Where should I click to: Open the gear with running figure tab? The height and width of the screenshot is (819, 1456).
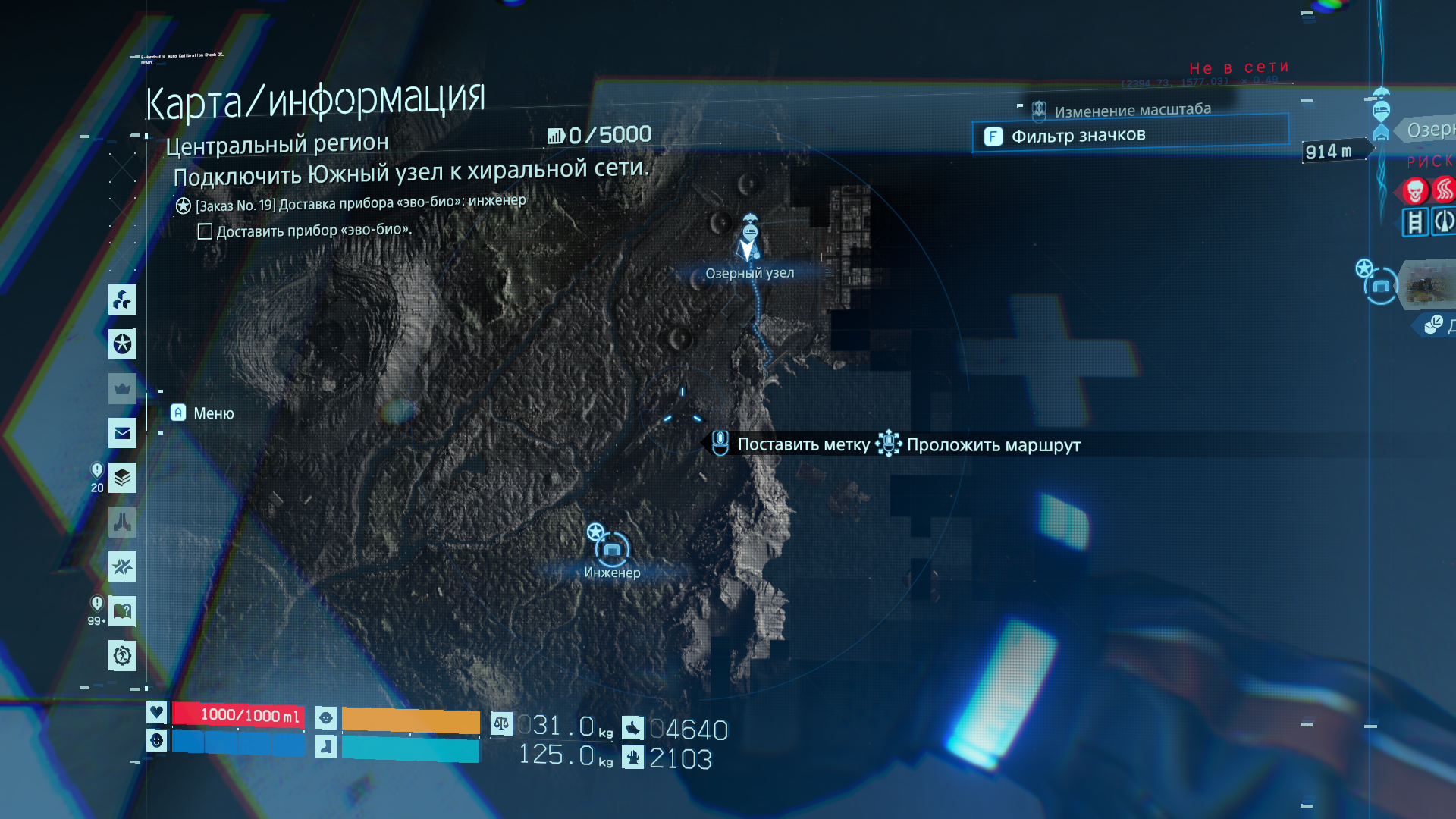coord(122,656)
